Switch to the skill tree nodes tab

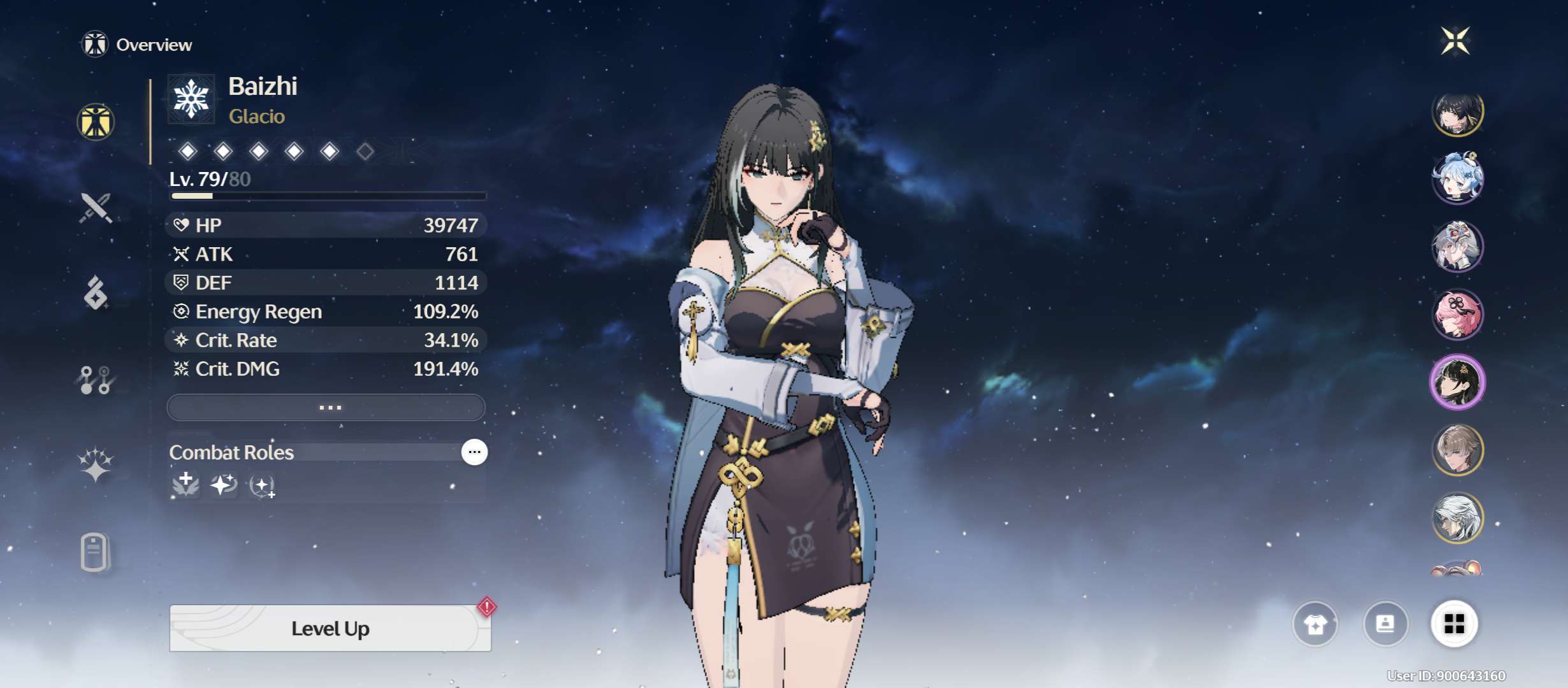(96, 380)
